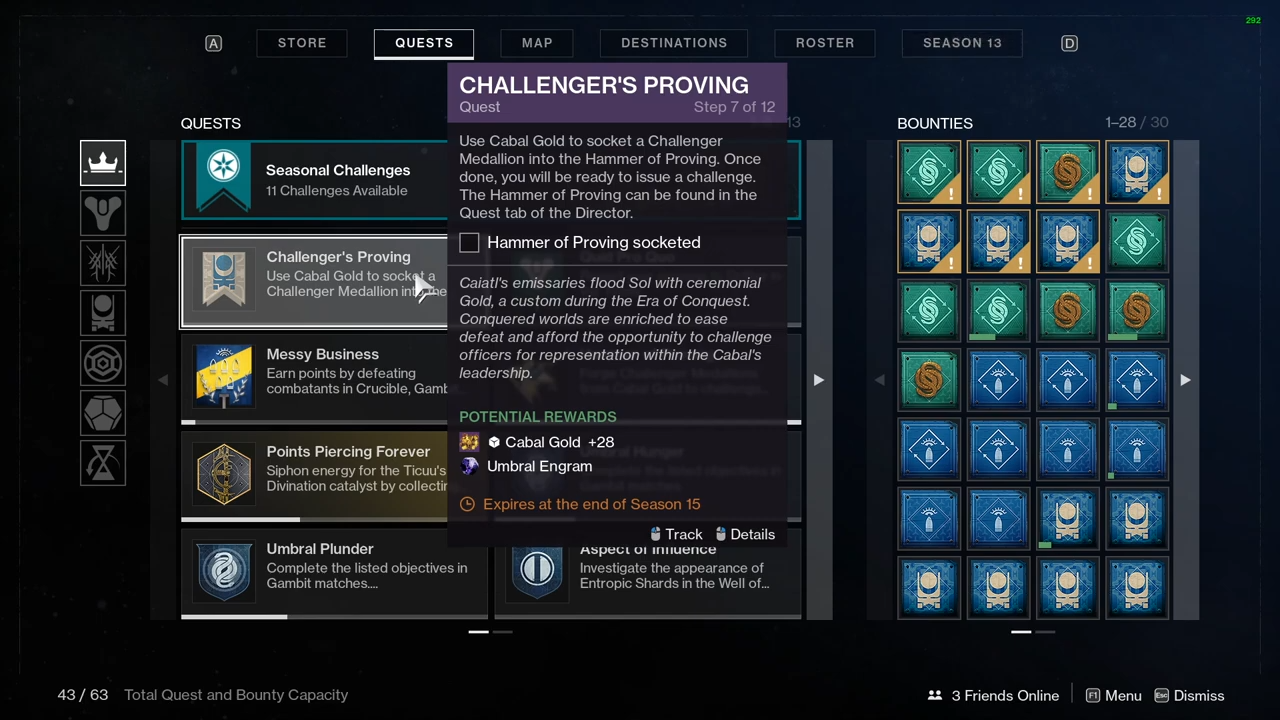Advance to next quests page arrow
Image resolution: width=1280 pixels, height=720 pixels.
tap(818, 380)
